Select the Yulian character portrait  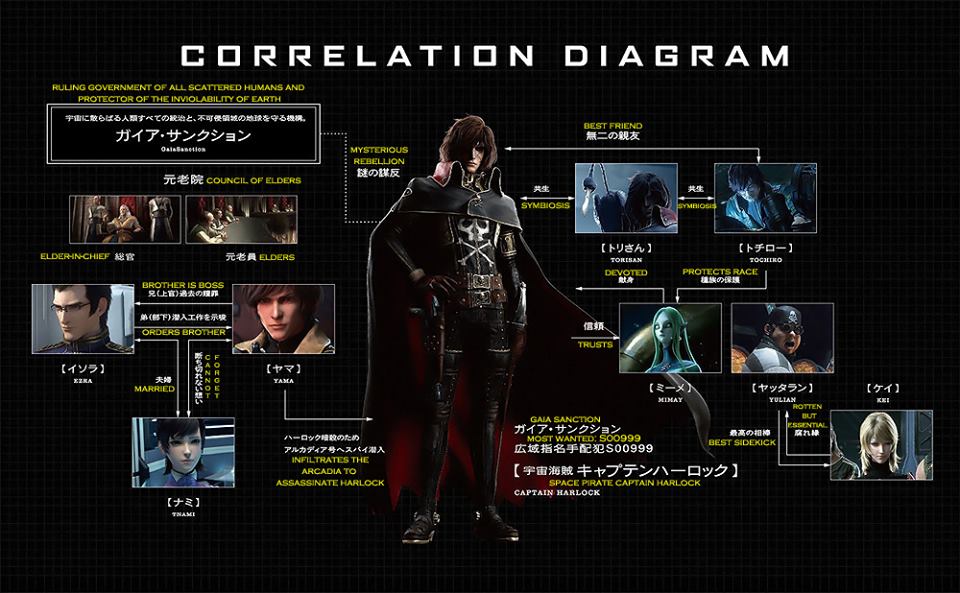pyautogui.click(x=782, y=338)
